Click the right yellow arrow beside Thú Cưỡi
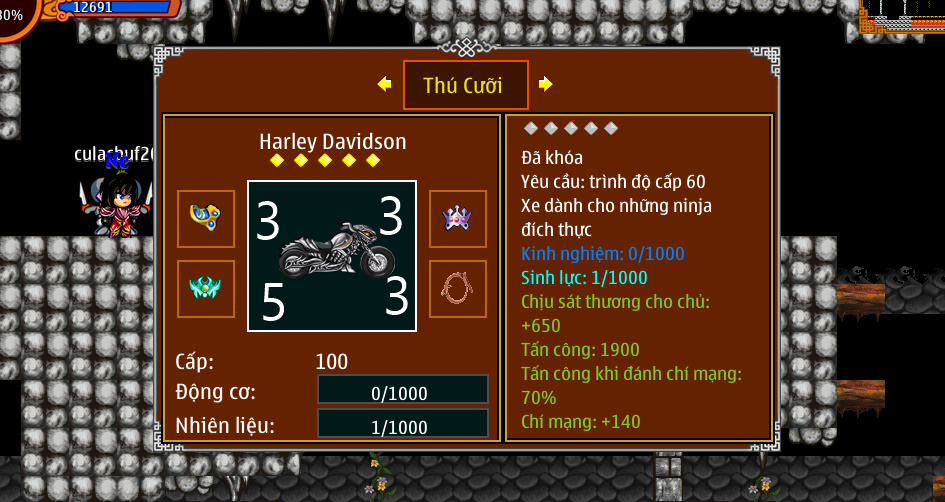The width and height of the screenshot is (945, 502). click(x=545, y=85)
